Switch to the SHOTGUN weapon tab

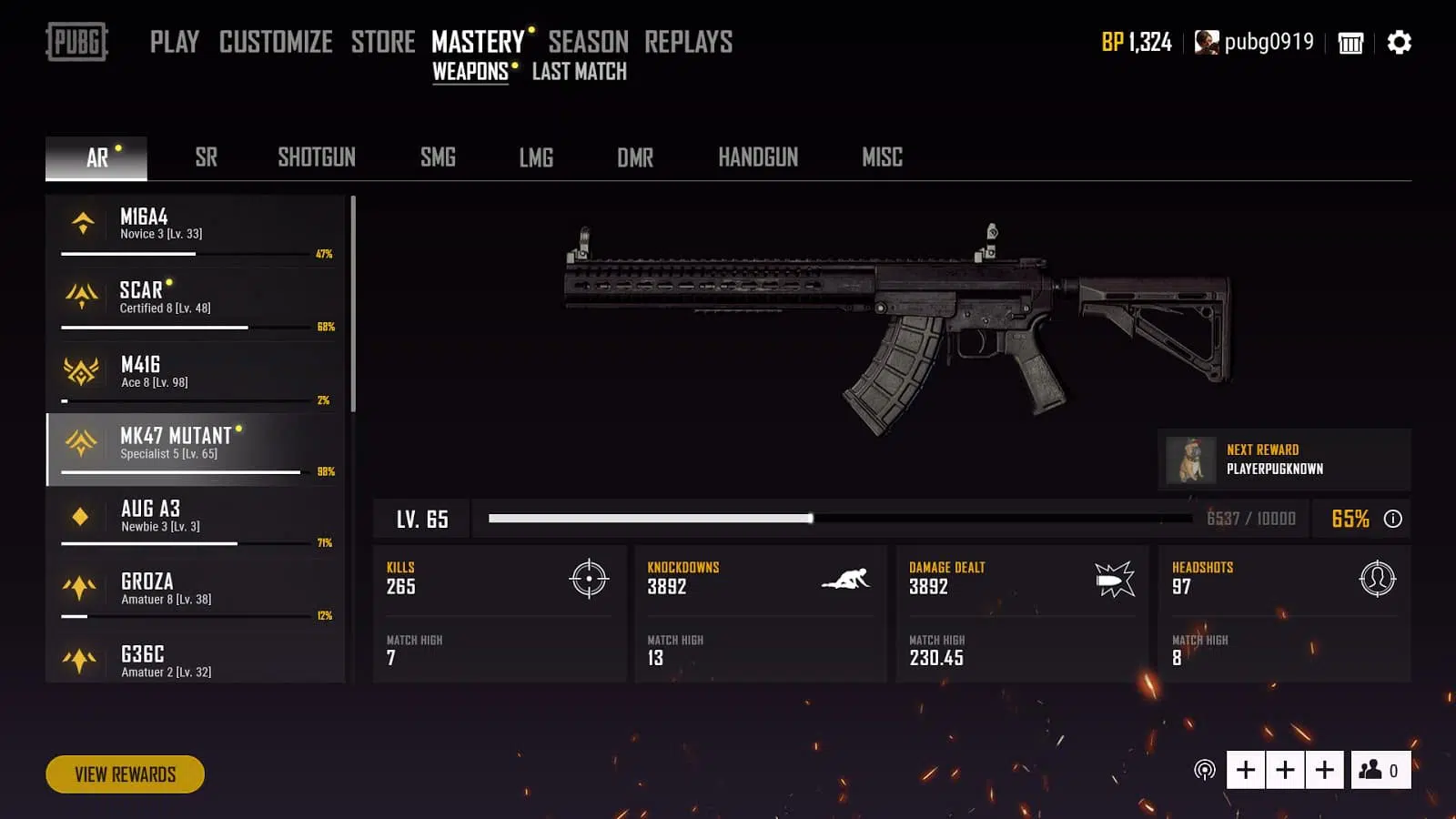(x=316, y=157)
